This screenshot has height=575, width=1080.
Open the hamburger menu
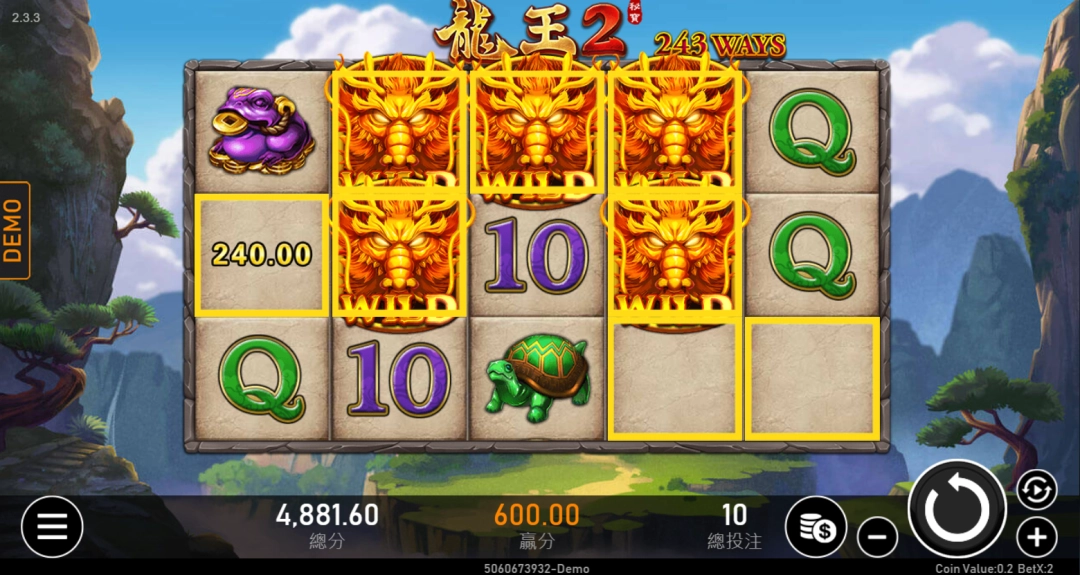pyautogui.click(x=52, y=527)
